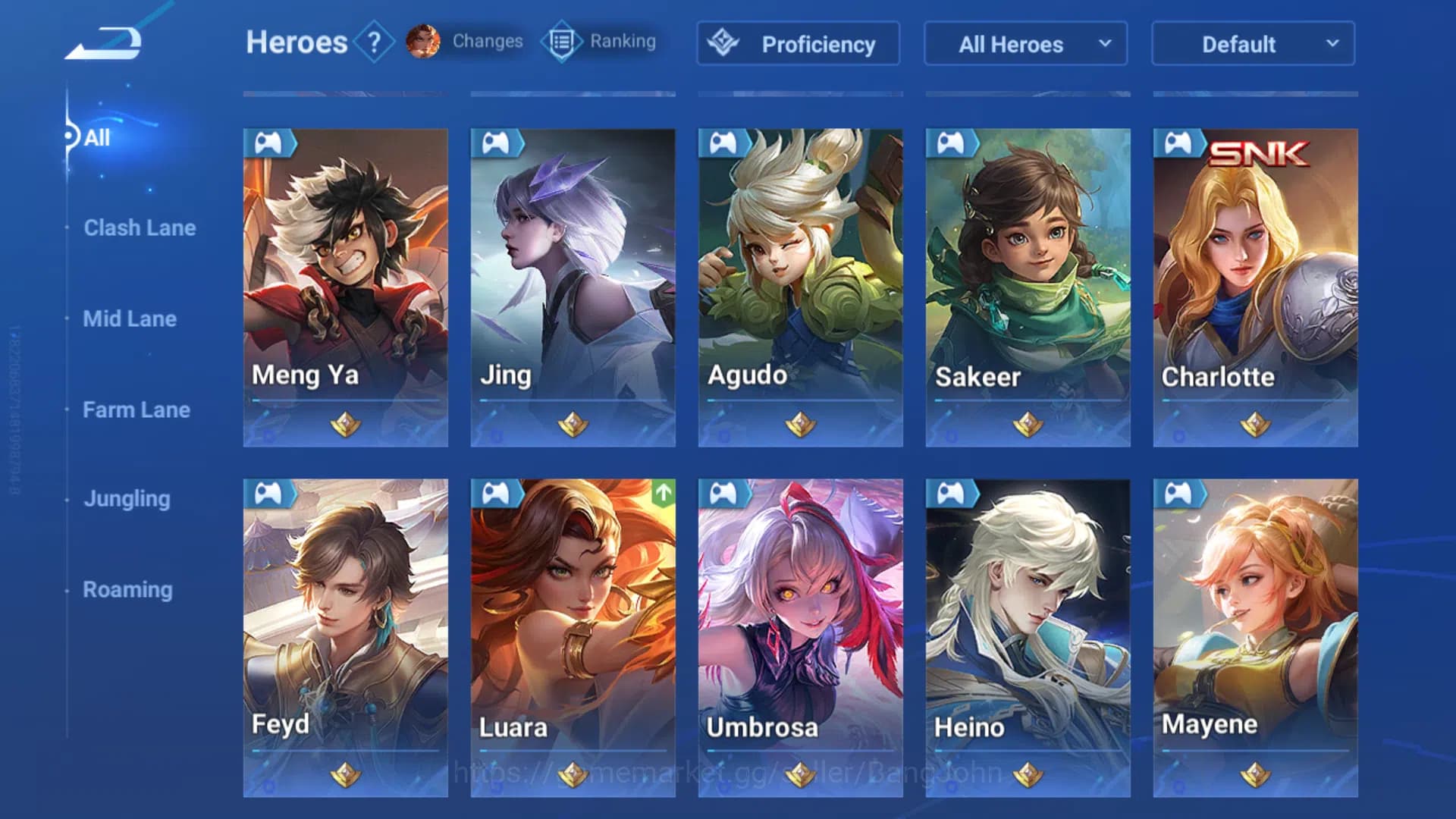
Task: Click the green up arrow on Luara's card
Action: tap(662, 493)
